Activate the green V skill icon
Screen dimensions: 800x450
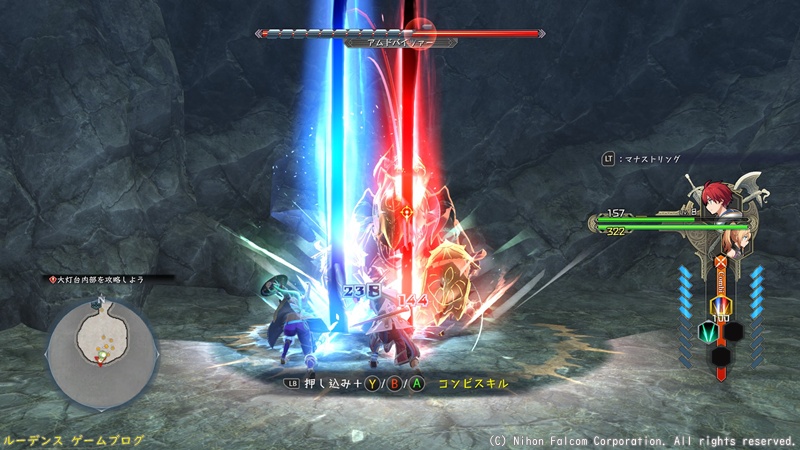tap(707, 331)
